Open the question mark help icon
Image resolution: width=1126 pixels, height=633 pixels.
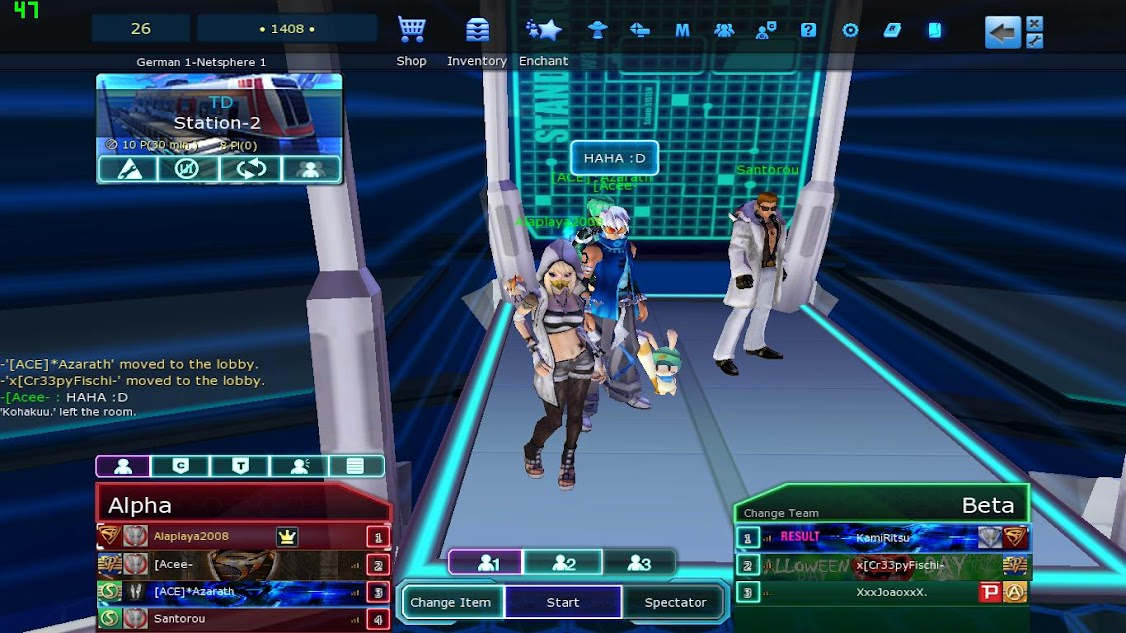(x=808, y=30)
